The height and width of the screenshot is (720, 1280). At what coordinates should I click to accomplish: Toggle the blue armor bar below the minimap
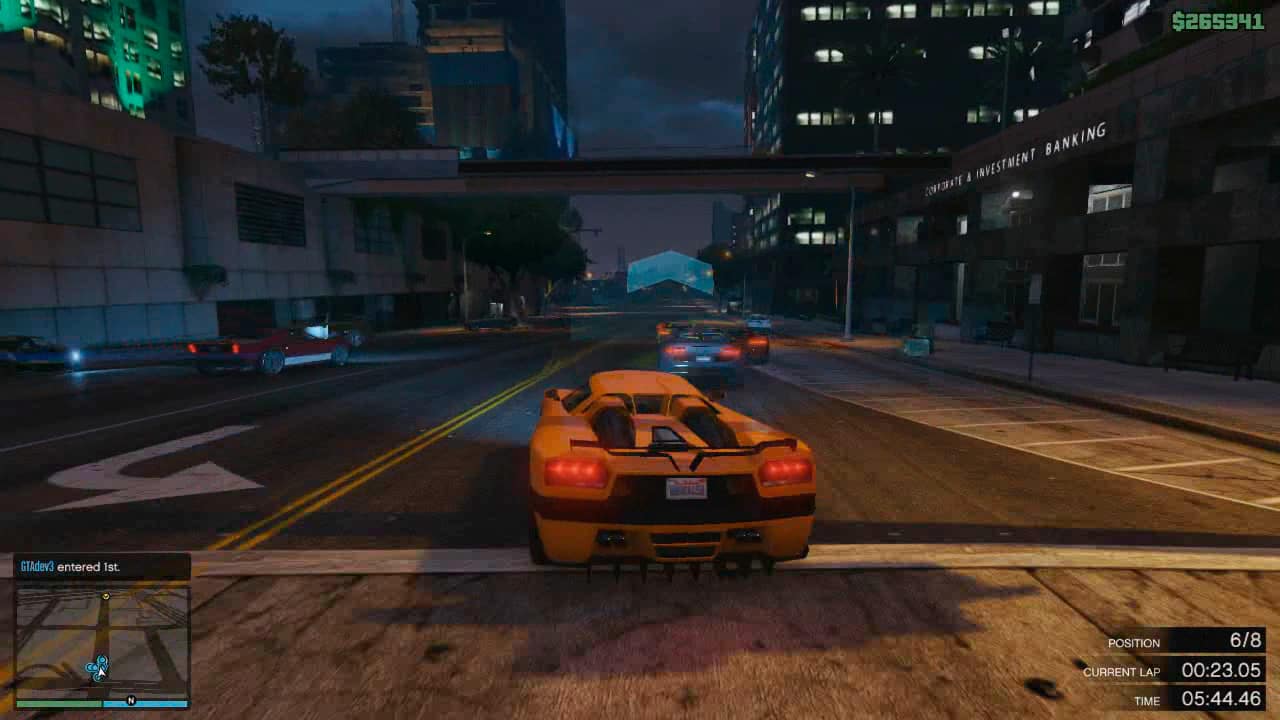[145, 703]
